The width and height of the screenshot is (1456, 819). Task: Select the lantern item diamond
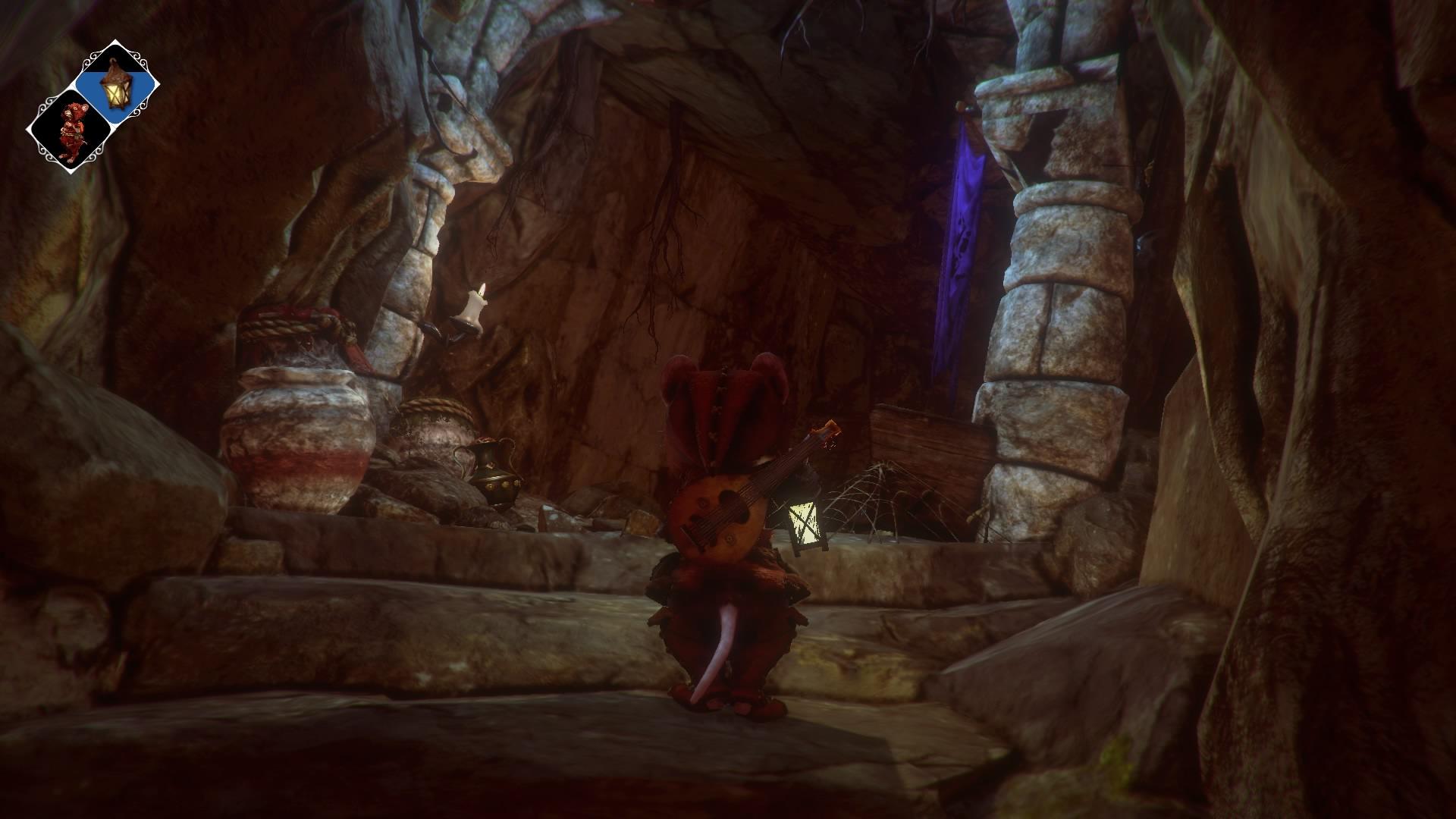(117, 83)
